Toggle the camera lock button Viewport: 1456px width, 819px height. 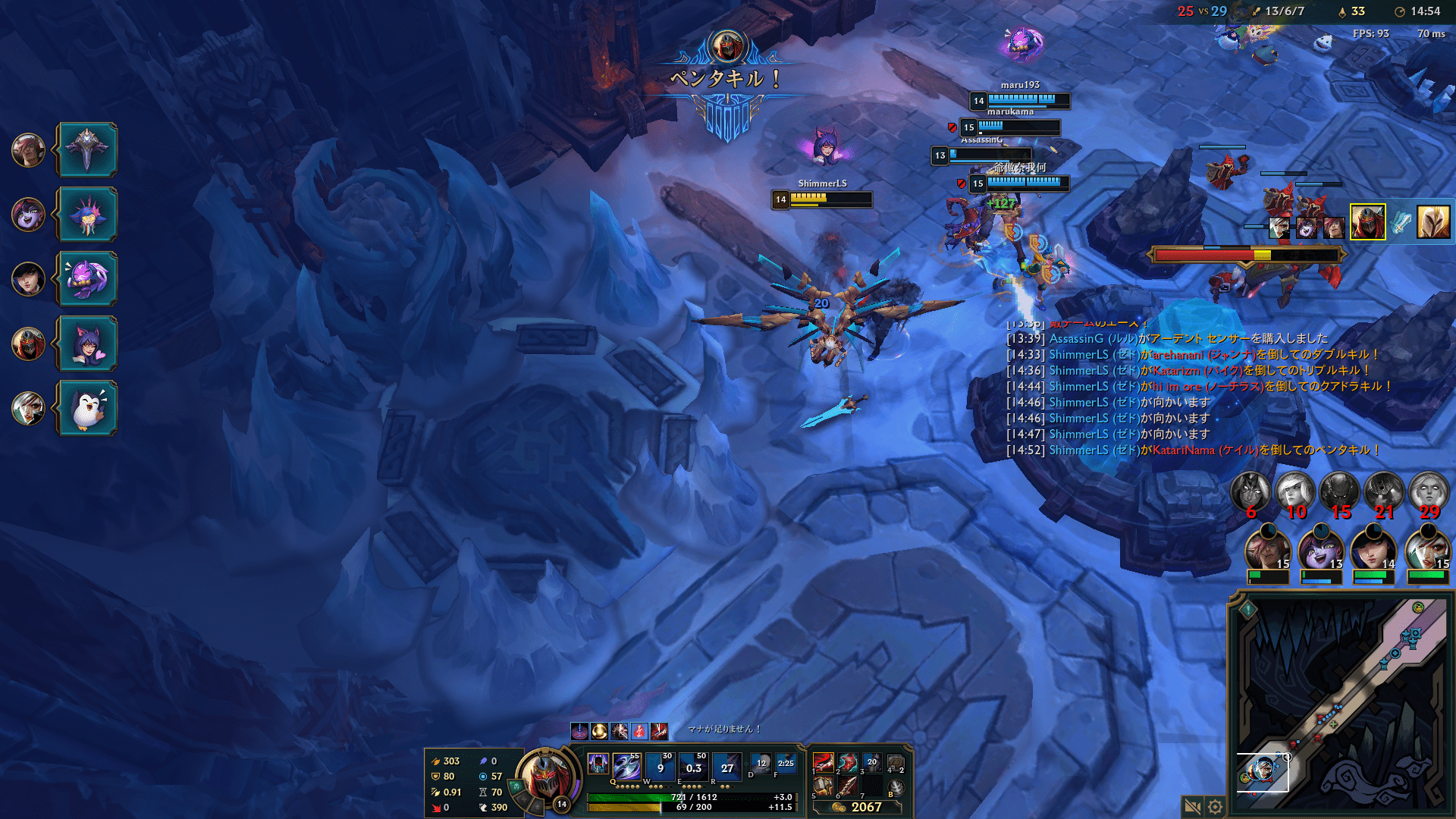tap(1192, 807)
